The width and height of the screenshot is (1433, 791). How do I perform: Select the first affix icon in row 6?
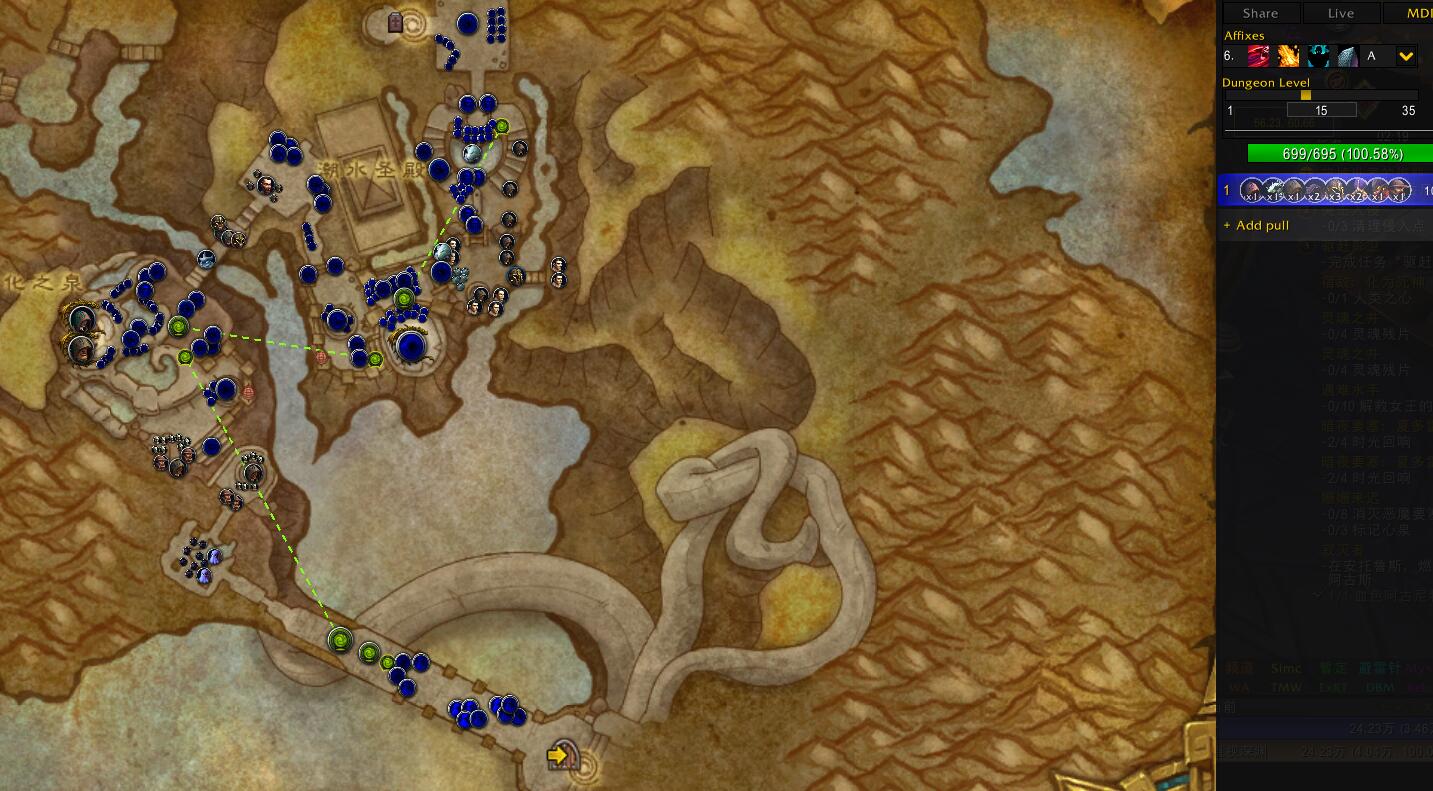[x=1258, y=55]
